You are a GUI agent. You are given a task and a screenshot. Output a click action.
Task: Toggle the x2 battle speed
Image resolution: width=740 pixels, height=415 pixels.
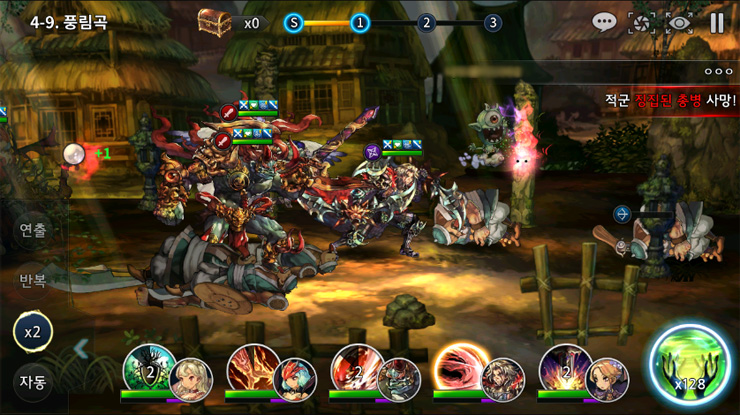pyautogui.click(x=33, y=331)
